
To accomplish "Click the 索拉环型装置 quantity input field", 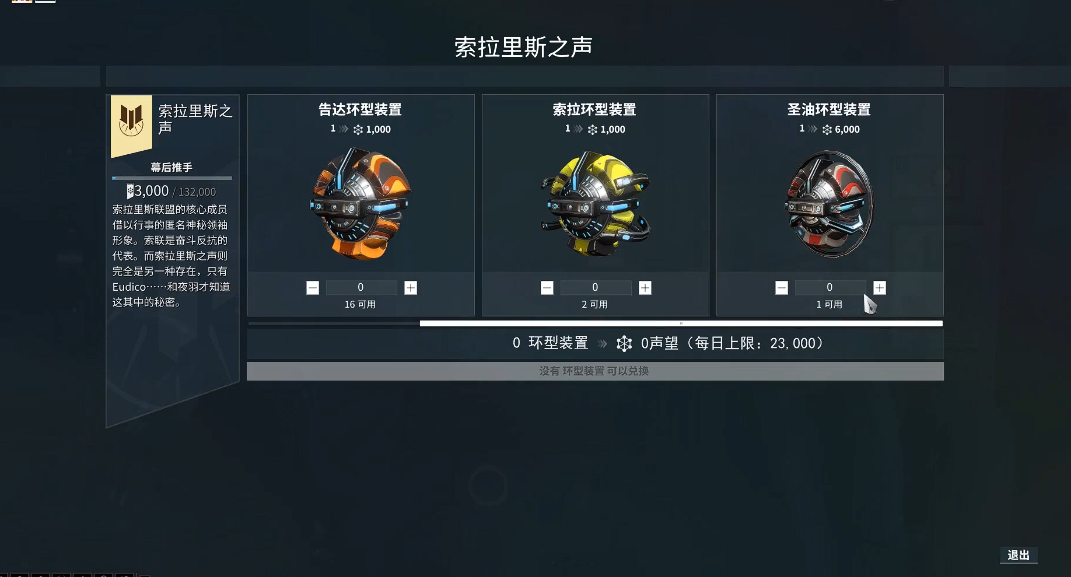I will (595, 288).
